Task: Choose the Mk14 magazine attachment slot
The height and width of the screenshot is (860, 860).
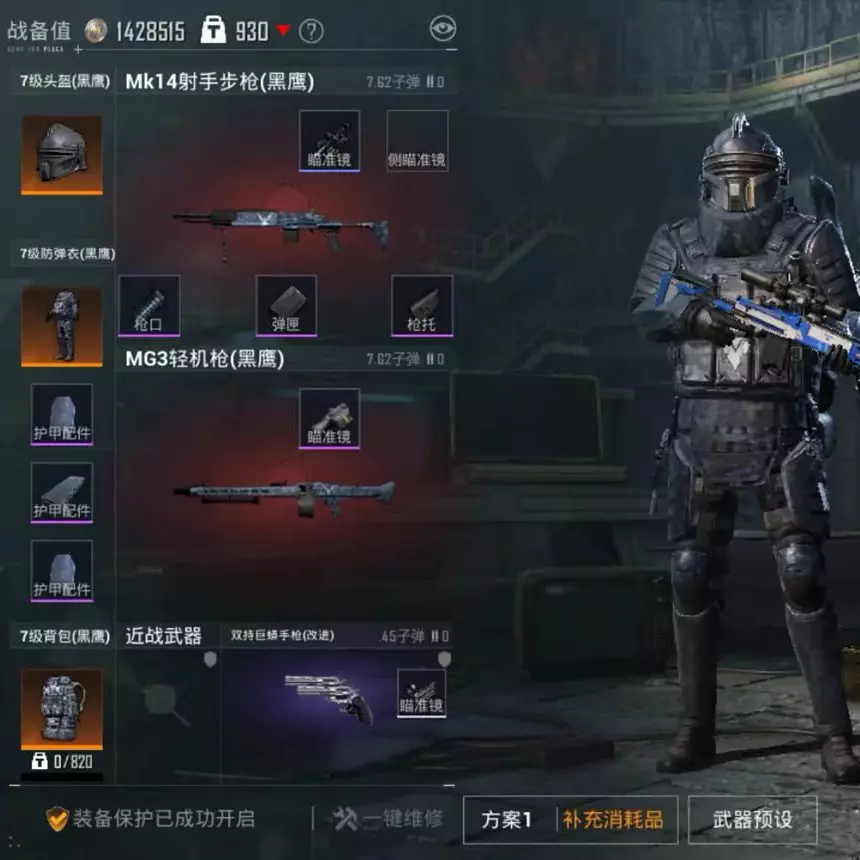Action: (x=286, y=305)
